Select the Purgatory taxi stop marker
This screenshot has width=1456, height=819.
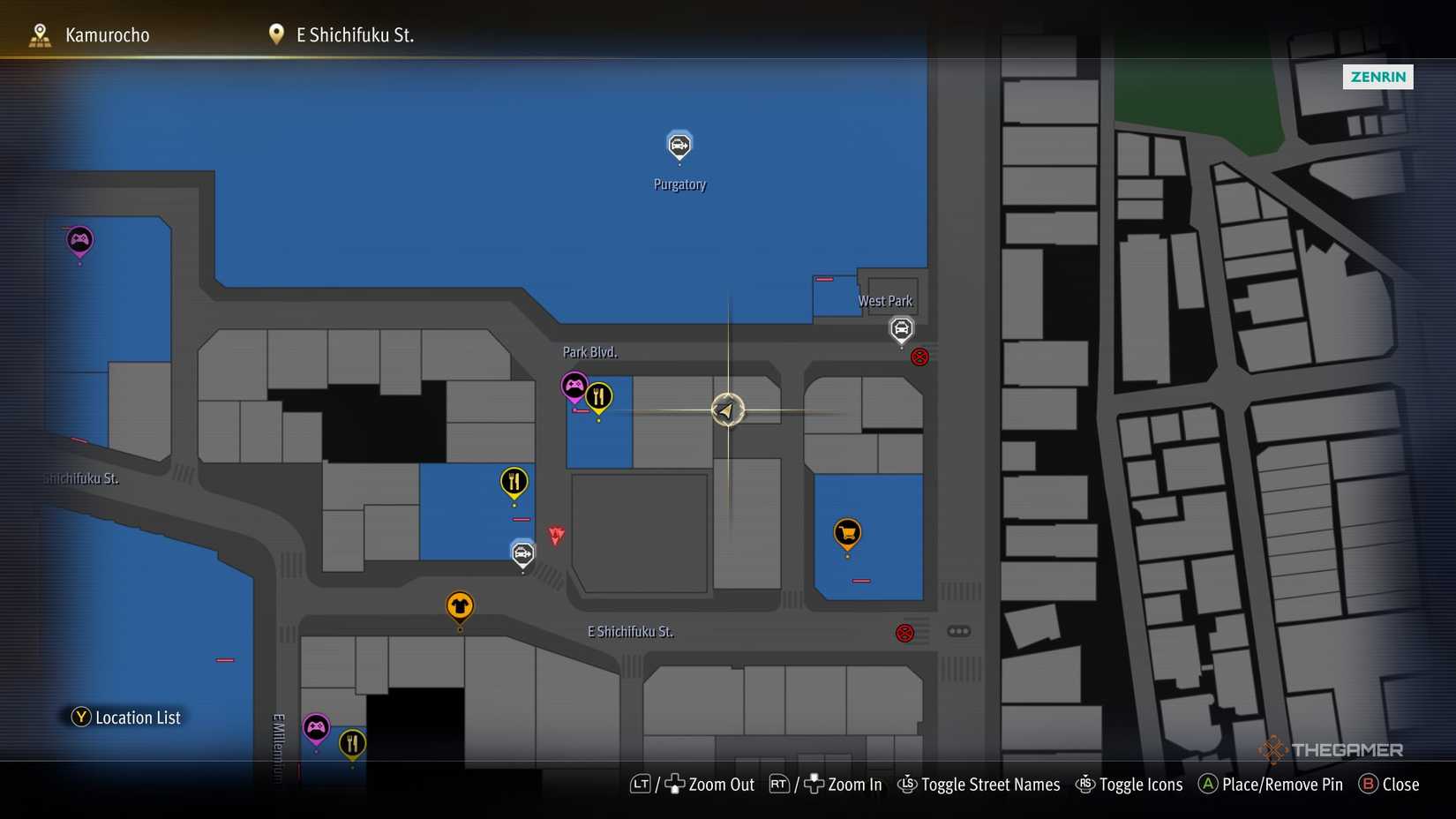pos(679,146)
